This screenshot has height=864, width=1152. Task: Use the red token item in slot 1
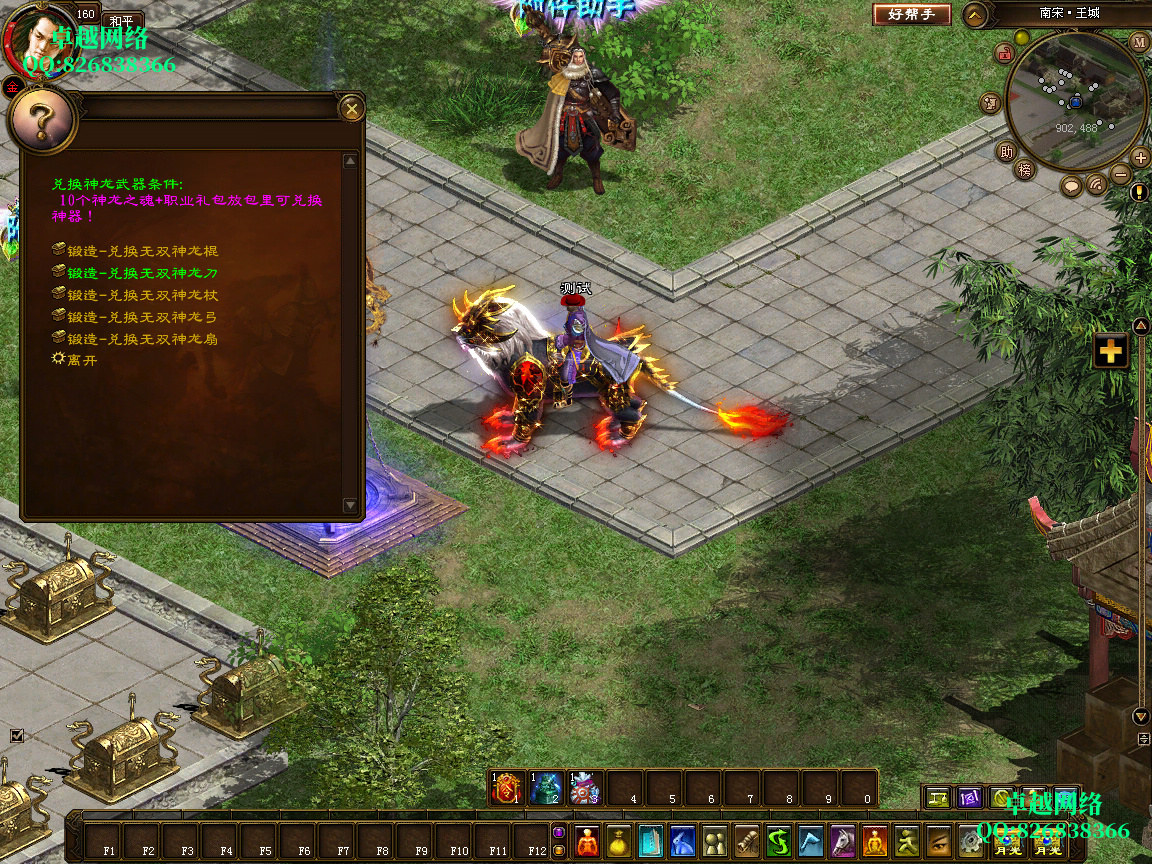(x=508, y=789)
